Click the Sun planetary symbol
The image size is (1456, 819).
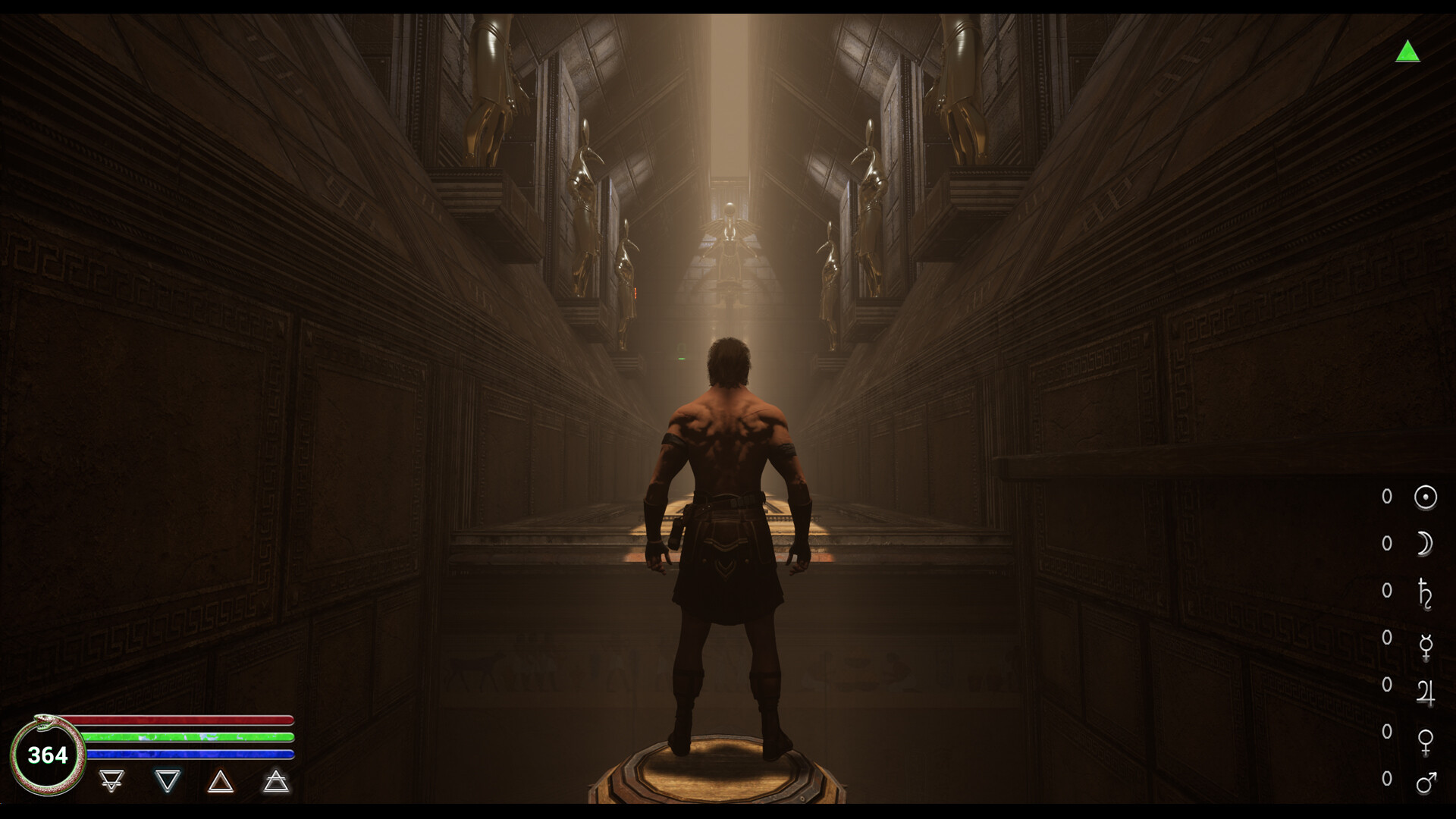[1425, 497]
